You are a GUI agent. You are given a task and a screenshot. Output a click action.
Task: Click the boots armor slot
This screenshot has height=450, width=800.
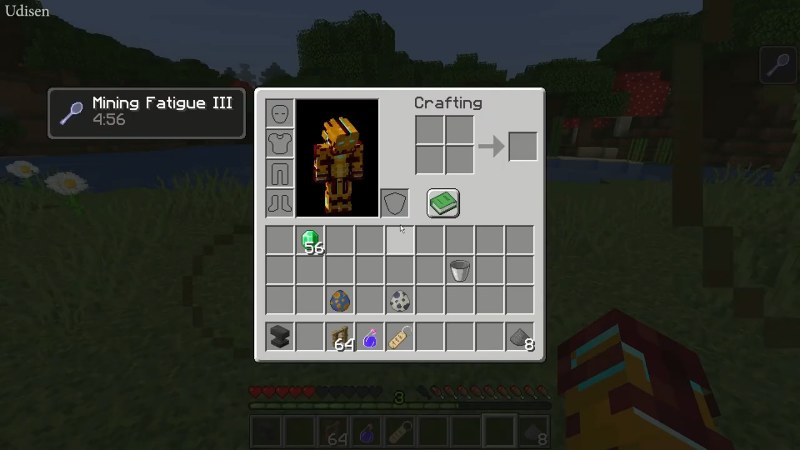pos(280,203)
